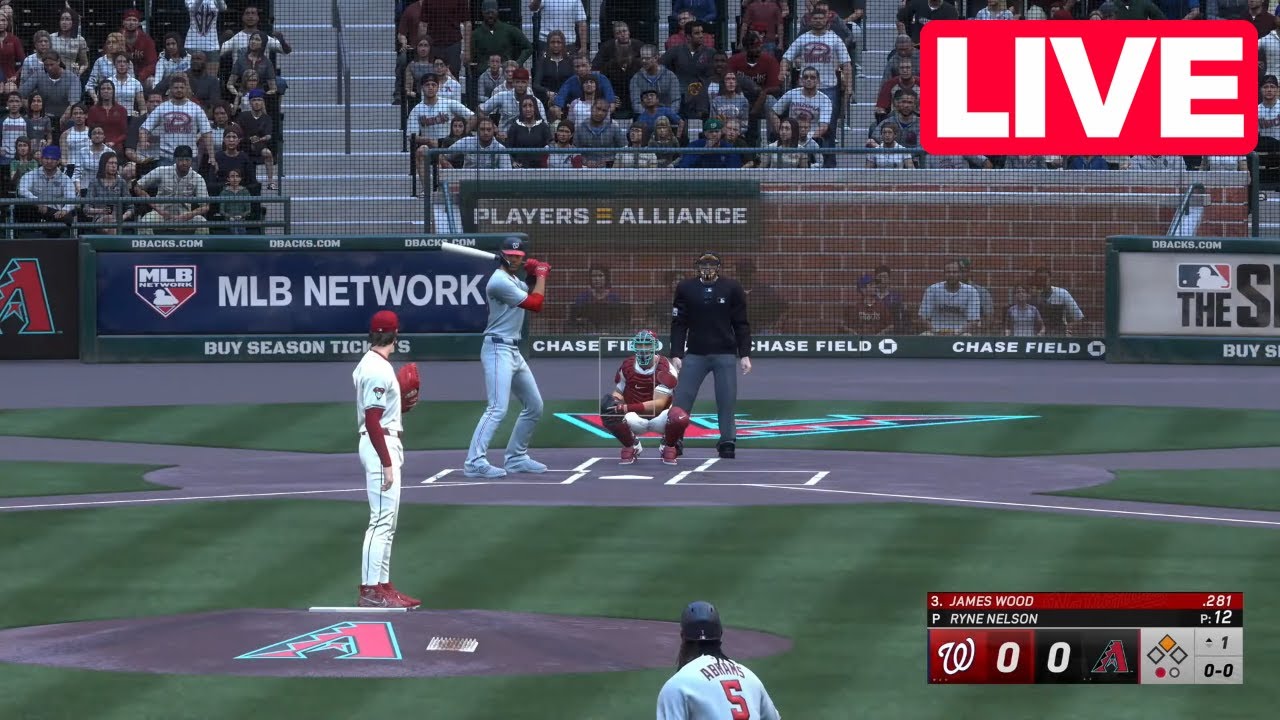1280x720 pixels.
Task: Click the orange second-base diamond indicator
Action: [x=1168, y=642]
